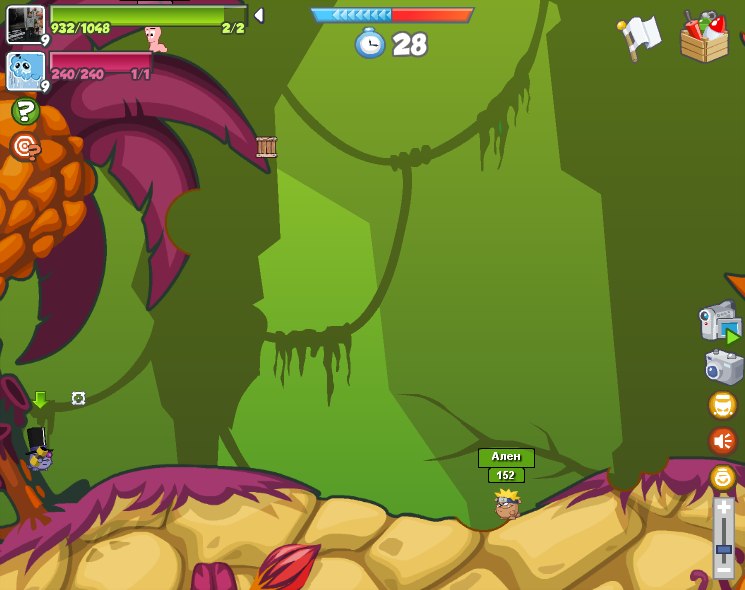Screen dimensions: 745x590
Task: Toggle sound with the red speaker button
Action: [722, 440]
